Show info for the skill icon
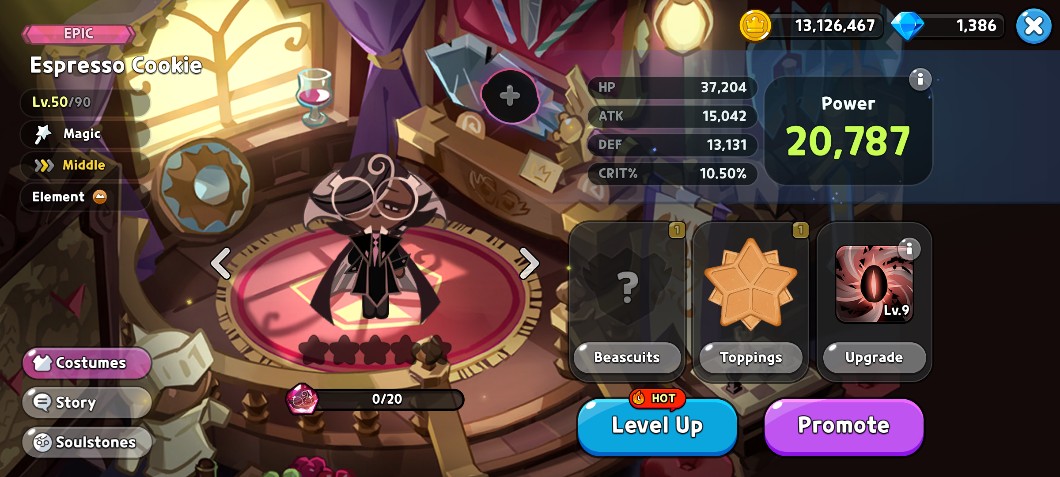The image size is (1060, 477). click(x=909, y=248)
